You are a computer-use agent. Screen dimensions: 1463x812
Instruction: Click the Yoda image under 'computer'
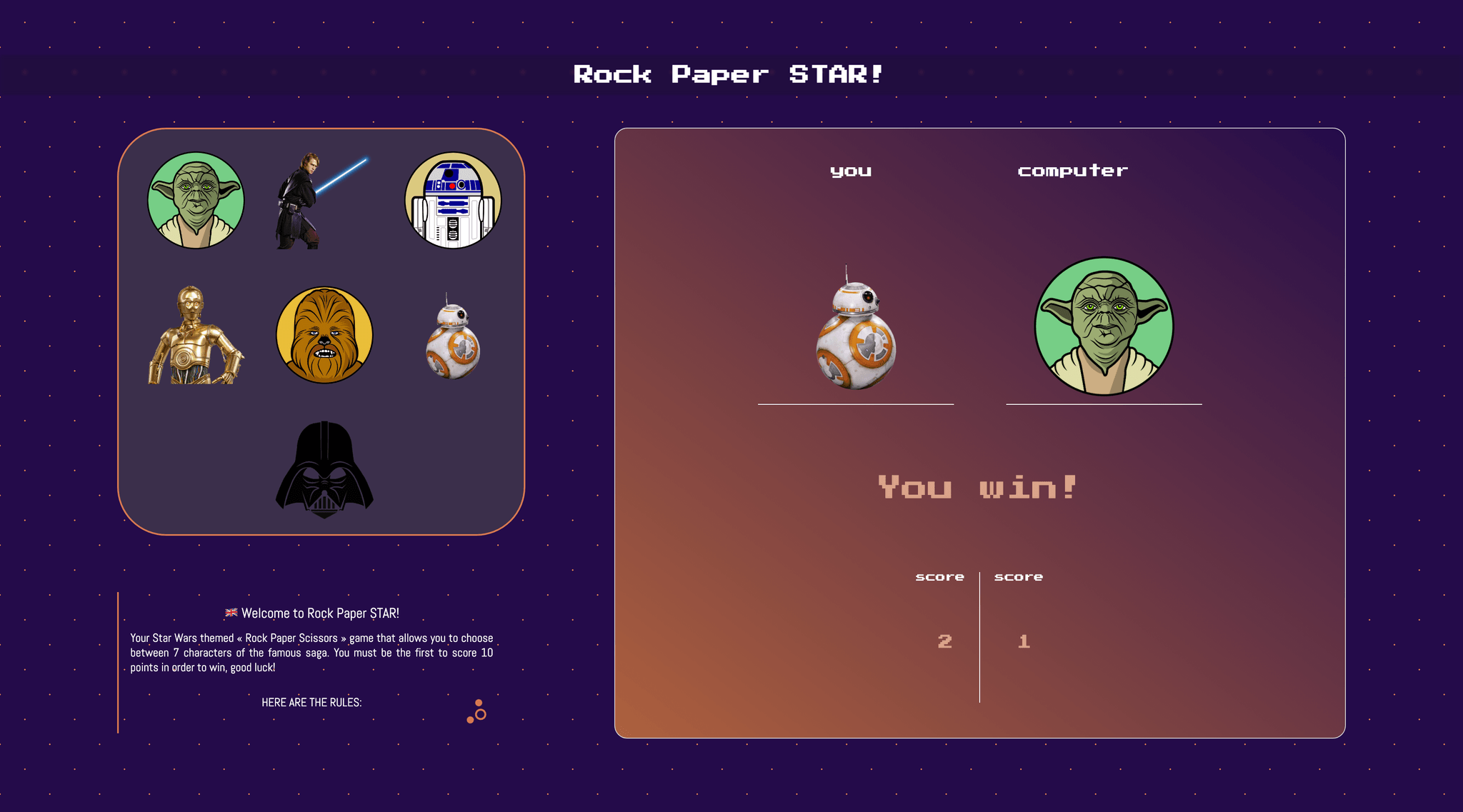pyautogui.click(x=1104, y=326)
